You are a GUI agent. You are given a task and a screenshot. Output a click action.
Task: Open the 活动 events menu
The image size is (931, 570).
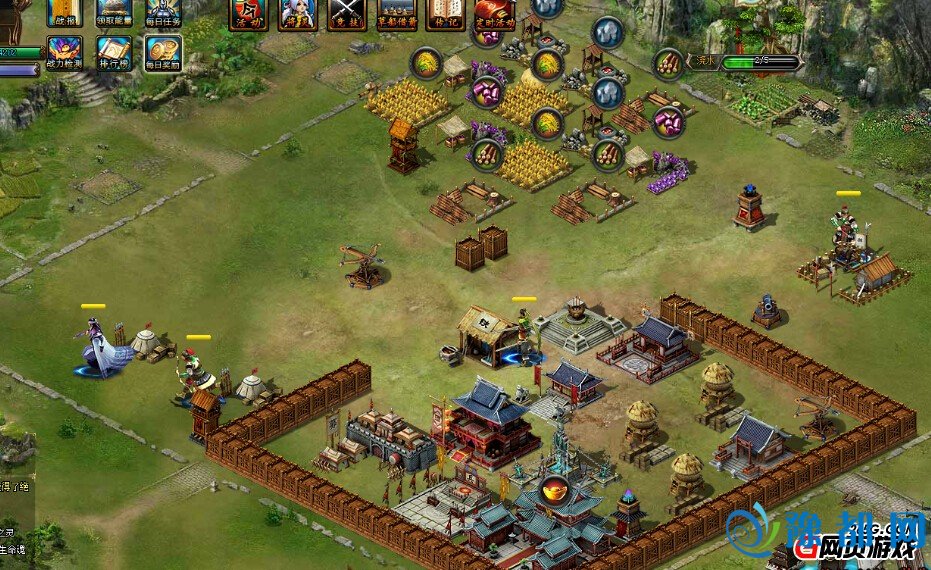tap(248, 13)
